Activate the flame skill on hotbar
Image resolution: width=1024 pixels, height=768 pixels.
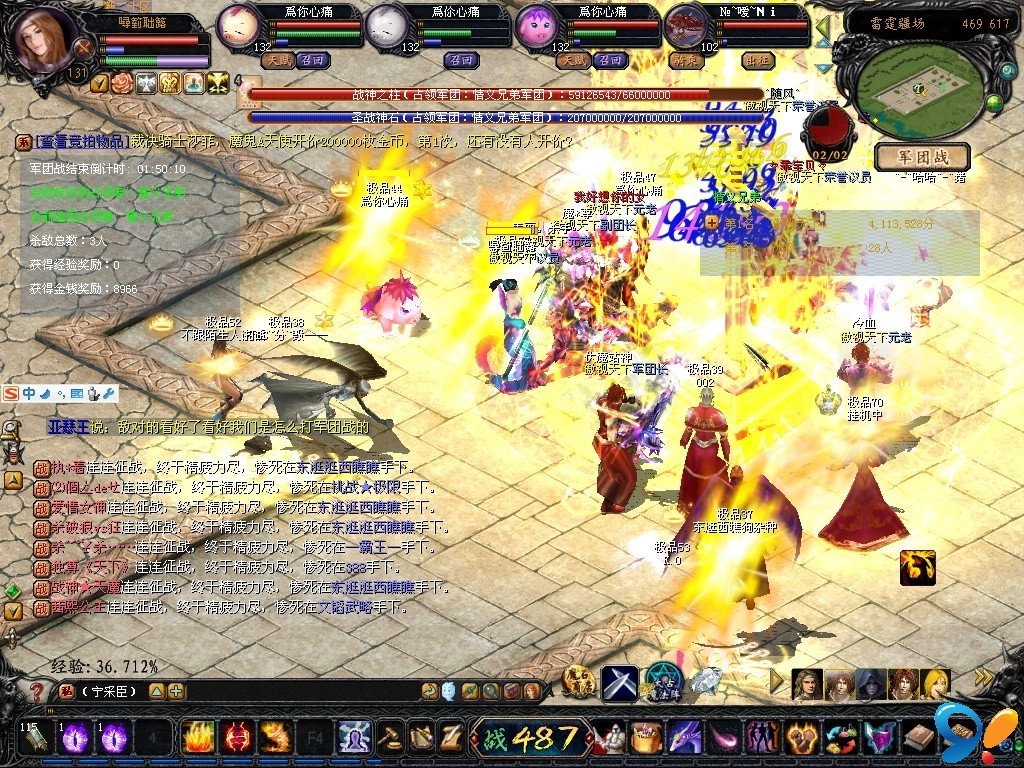tap(197, 738)
